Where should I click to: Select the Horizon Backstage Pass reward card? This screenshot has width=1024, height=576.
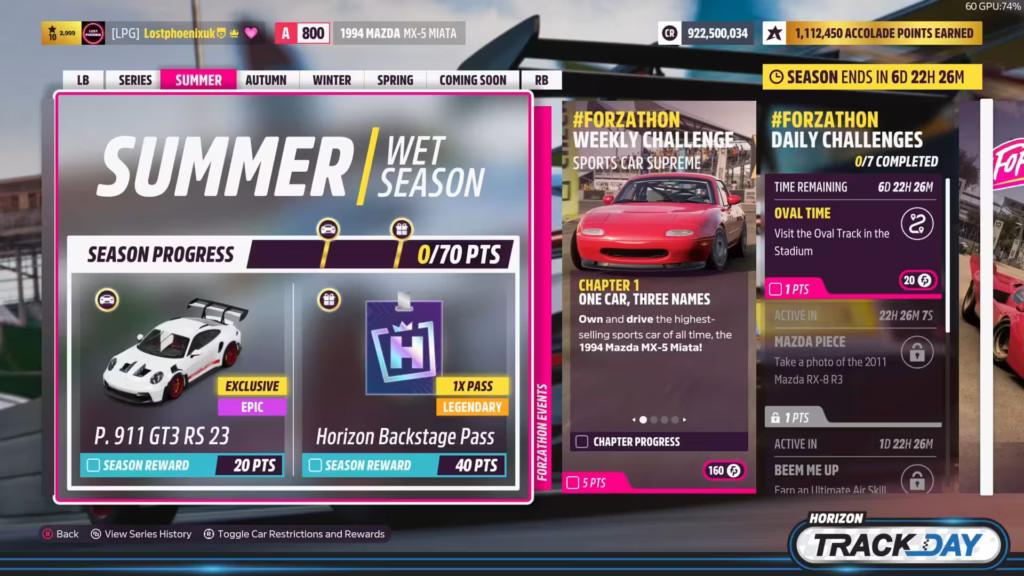pos(405,380)
